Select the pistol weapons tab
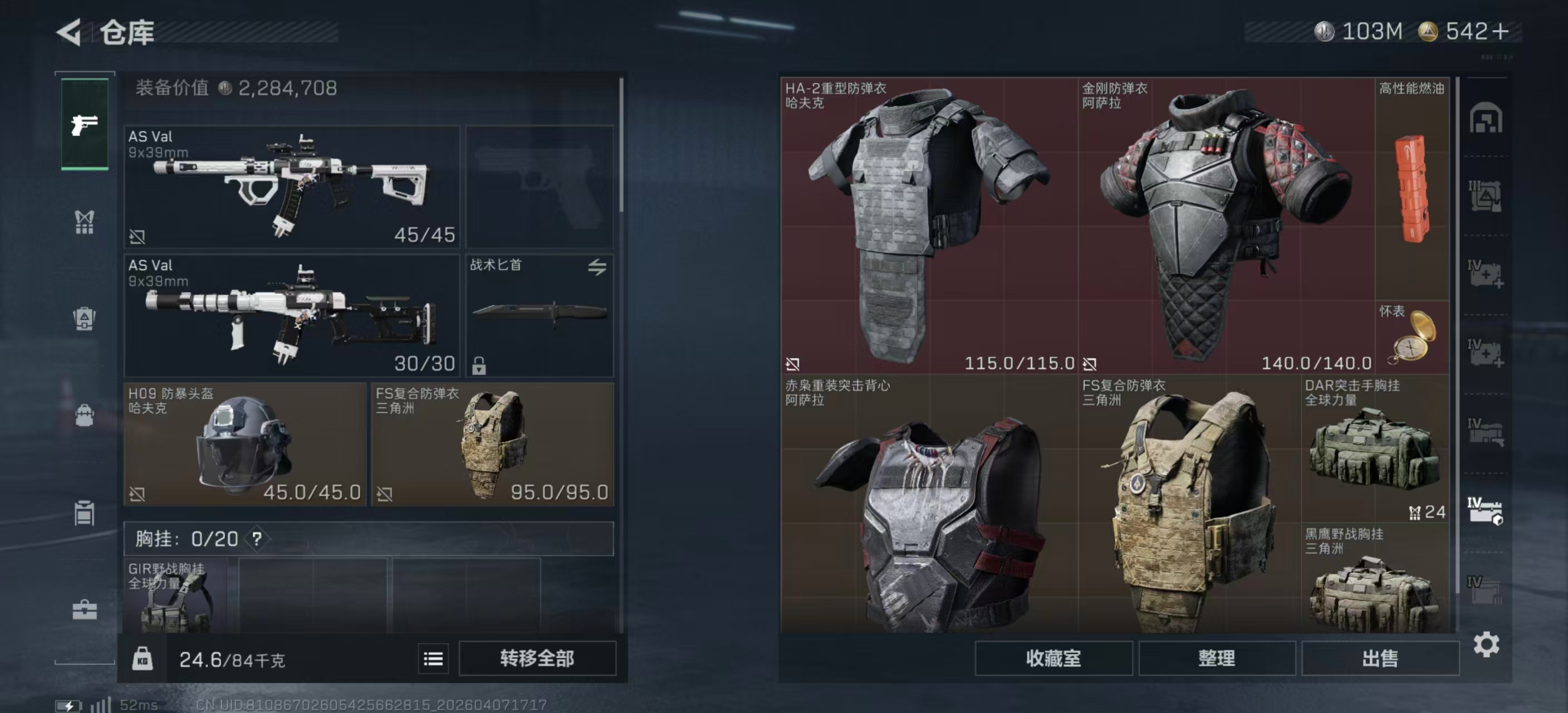The image size is (1568, 713). click(x=85, y=124)
